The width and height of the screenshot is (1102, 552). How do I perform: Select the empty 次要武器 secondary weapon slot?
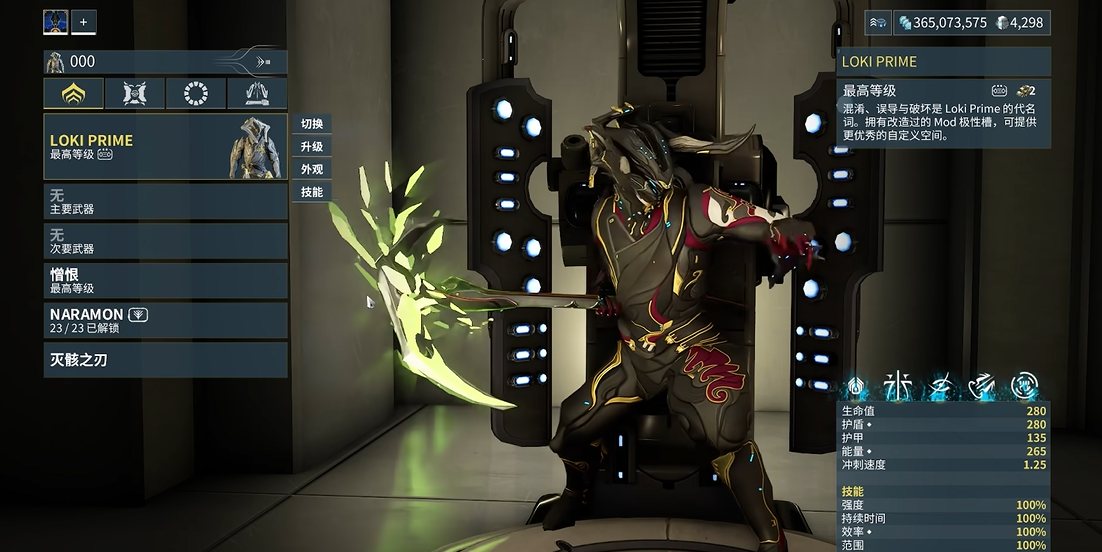coord(165,241)
